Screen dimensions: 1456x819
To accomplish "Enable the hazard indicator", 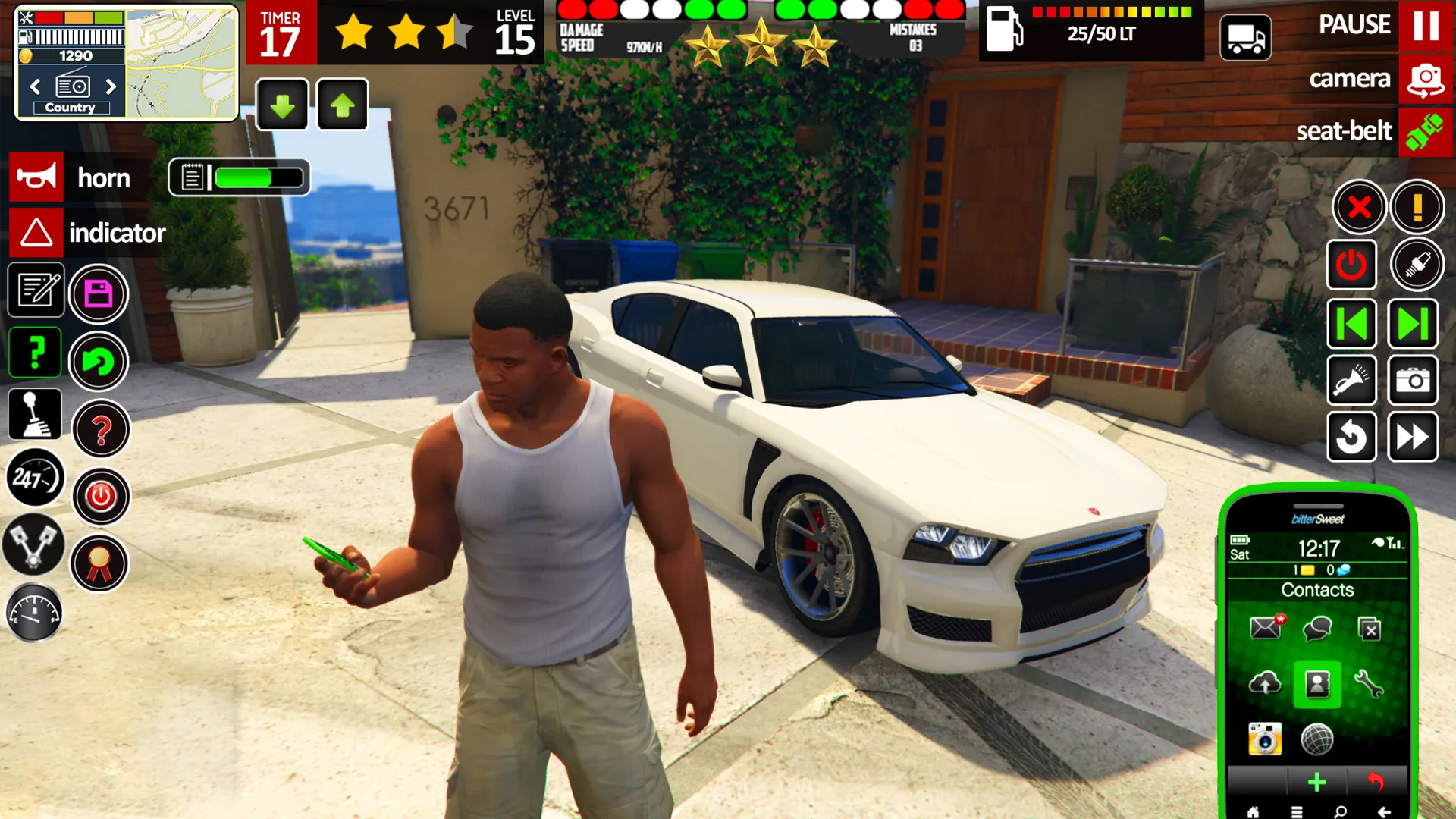I will (35, 233).
